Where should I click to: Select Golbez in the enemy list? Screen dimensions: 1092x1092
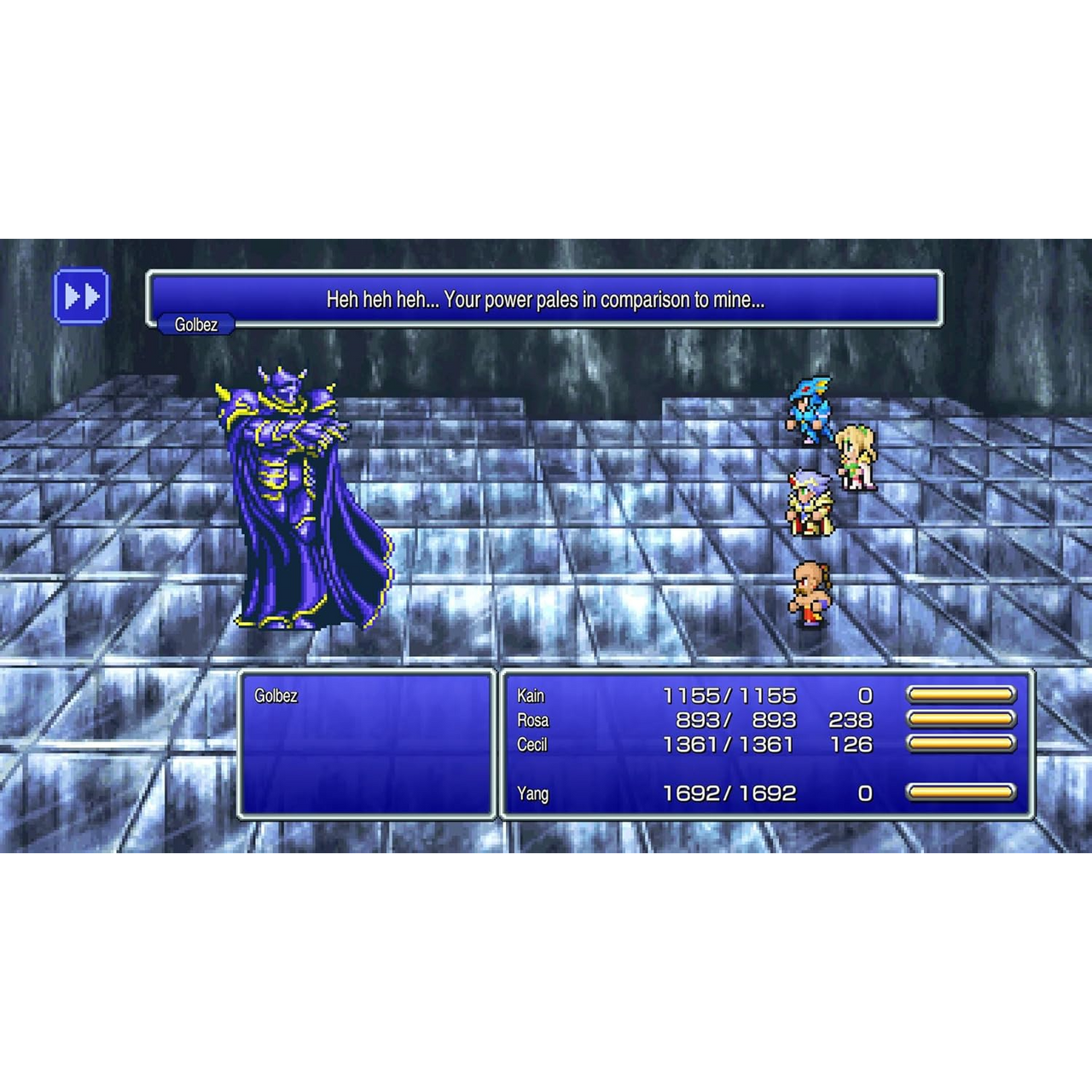(276, 696)
